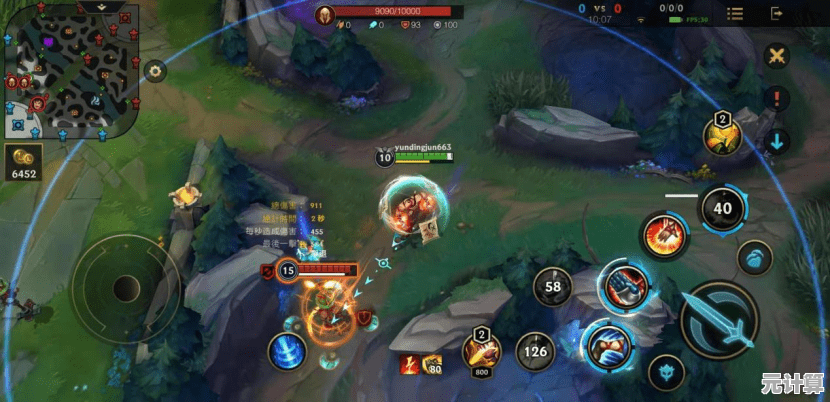Use the summoner spell on 58 cooldown
Screen dimensions: 830x402
[x=552, y=287]
